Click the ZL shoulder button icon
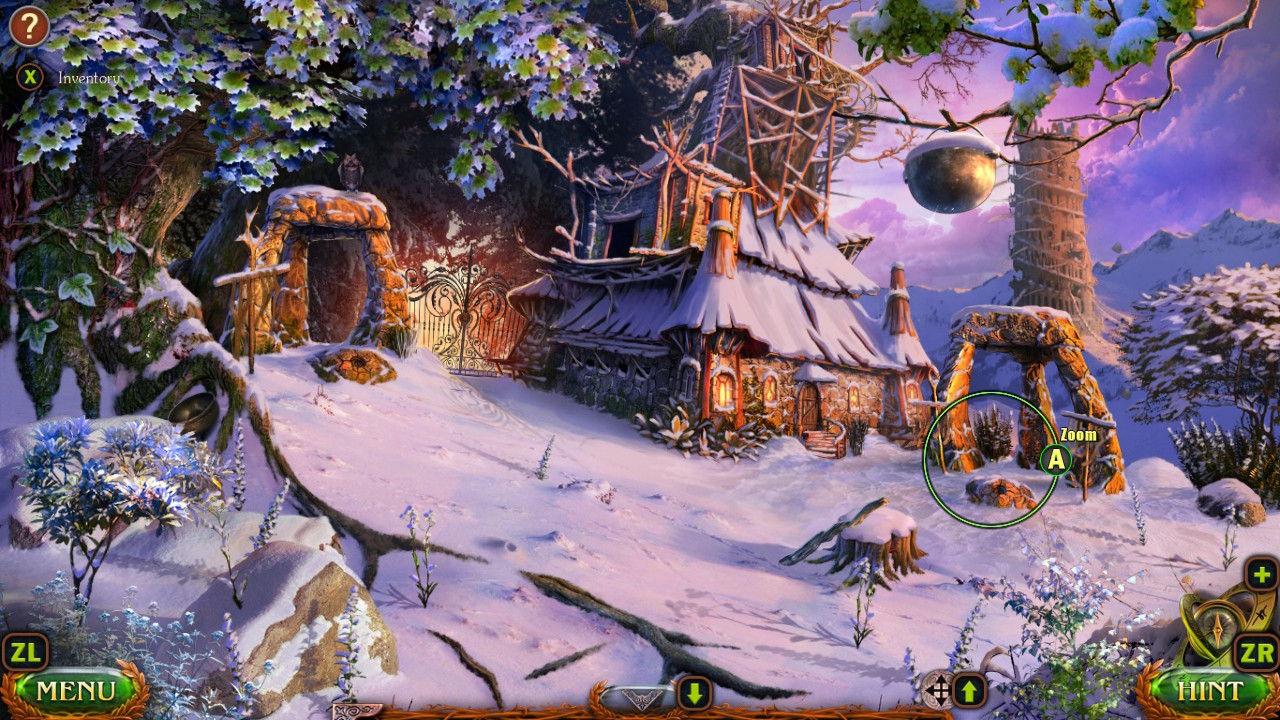 coord(27,651)
